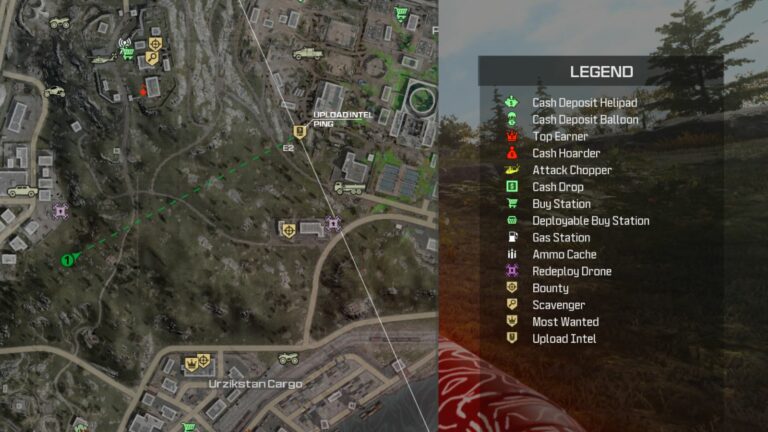Choose Redeploy Drone in the legend list
This screenshot has width=768, height=432.
(x=571, y=272)
